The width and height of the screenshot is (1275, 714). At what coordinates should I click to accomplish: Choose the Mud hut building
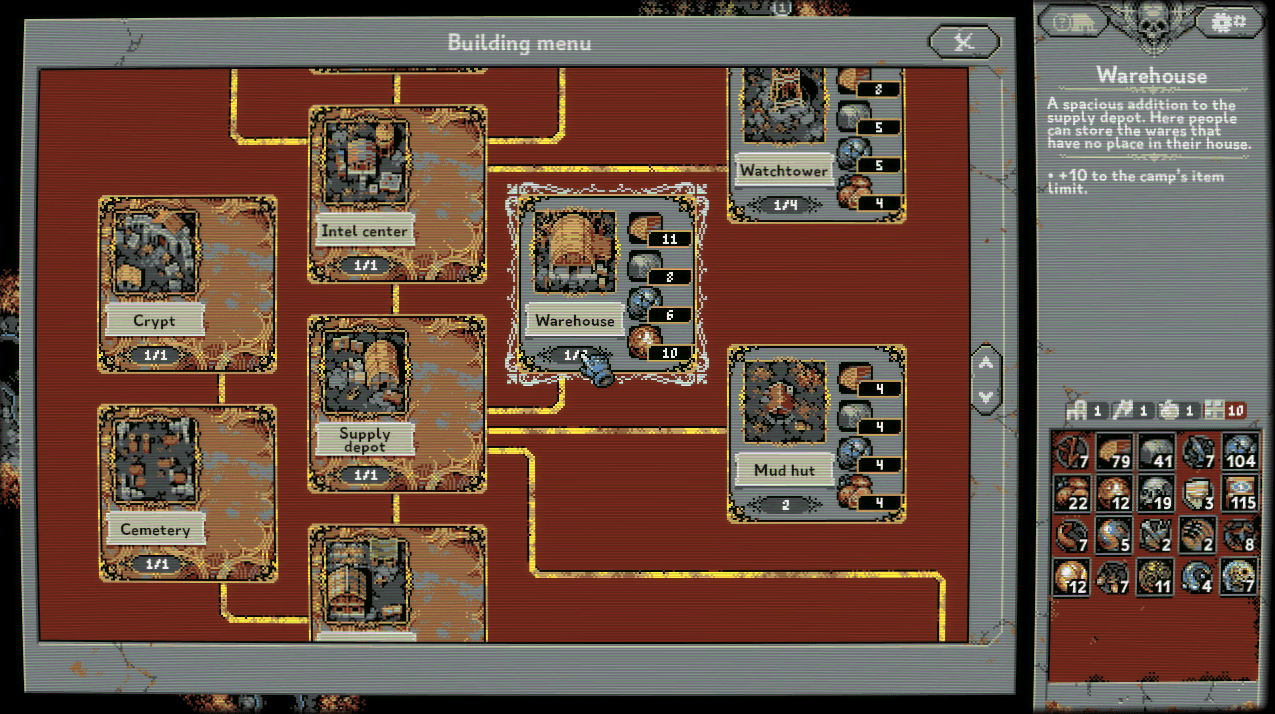pyautogui.click(x=816, y=433)
